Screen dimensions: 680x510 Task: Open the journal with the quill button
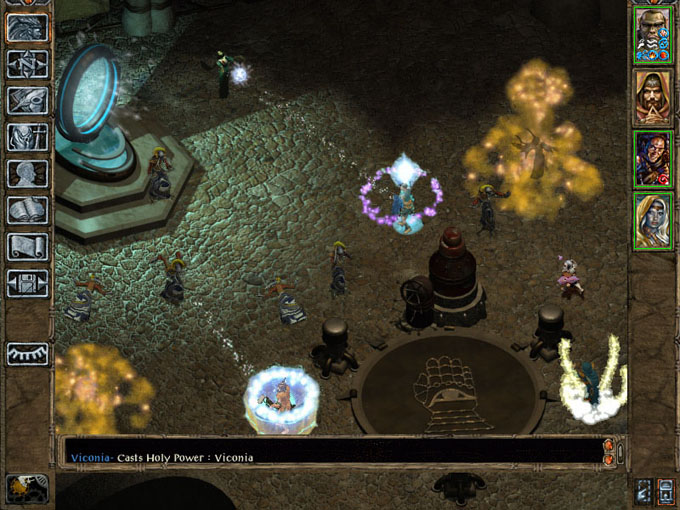(28, 100)
